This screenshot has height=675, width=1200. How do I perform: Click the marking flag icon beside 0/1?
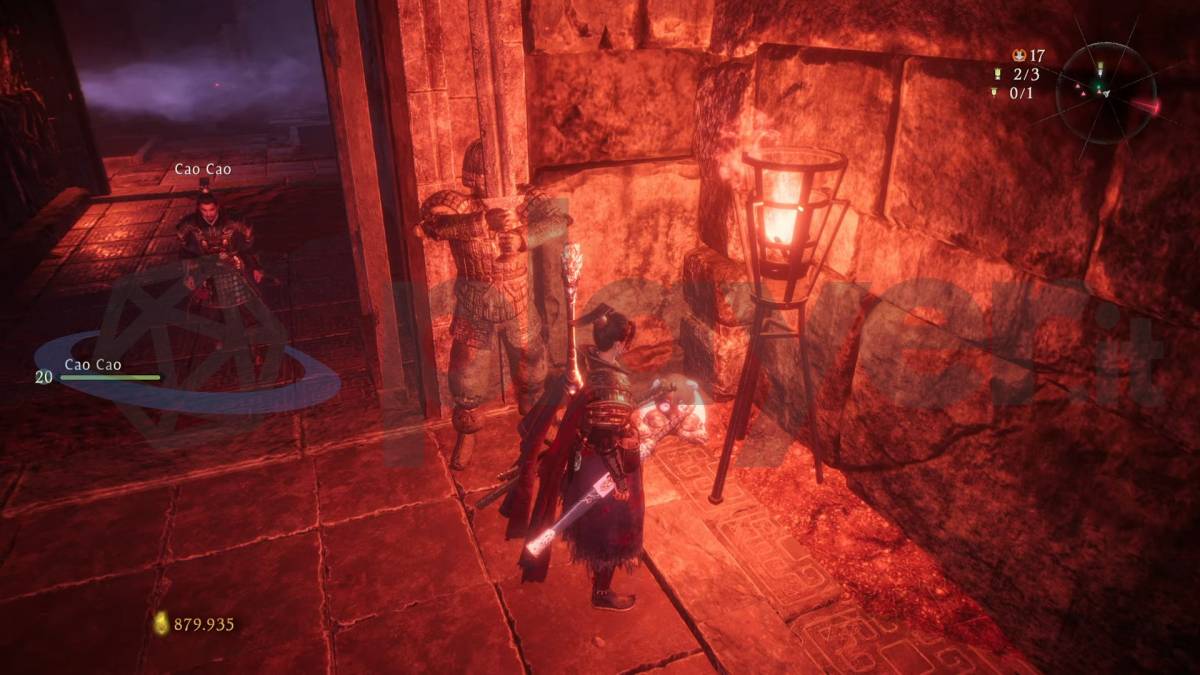pos(996,92)
